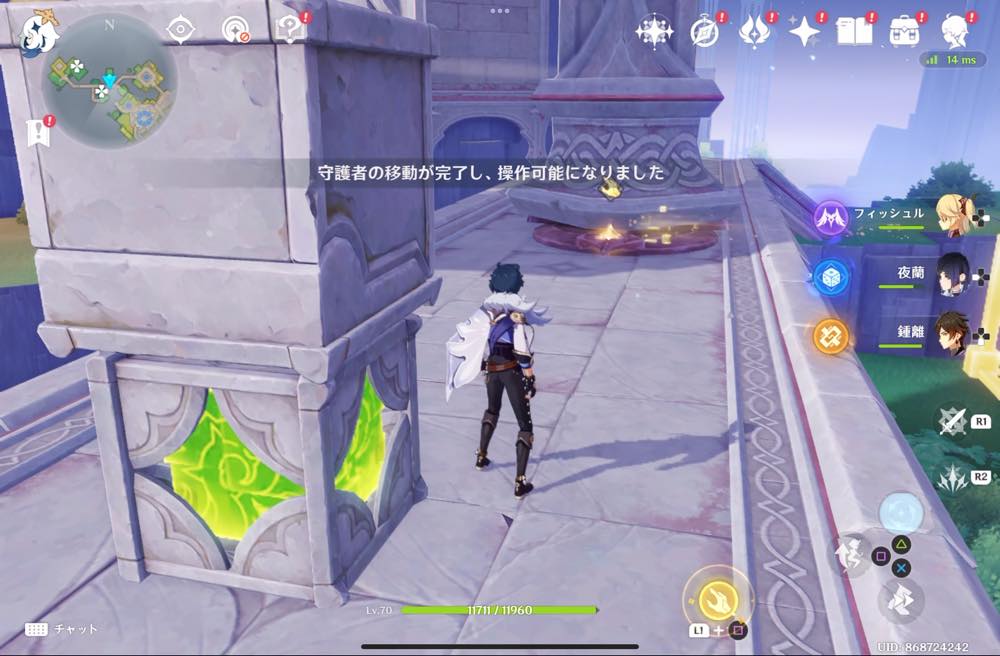Screen dimensions: 1000x656
Task: Open the inventory backpack
Action: (x=905, y=32)
